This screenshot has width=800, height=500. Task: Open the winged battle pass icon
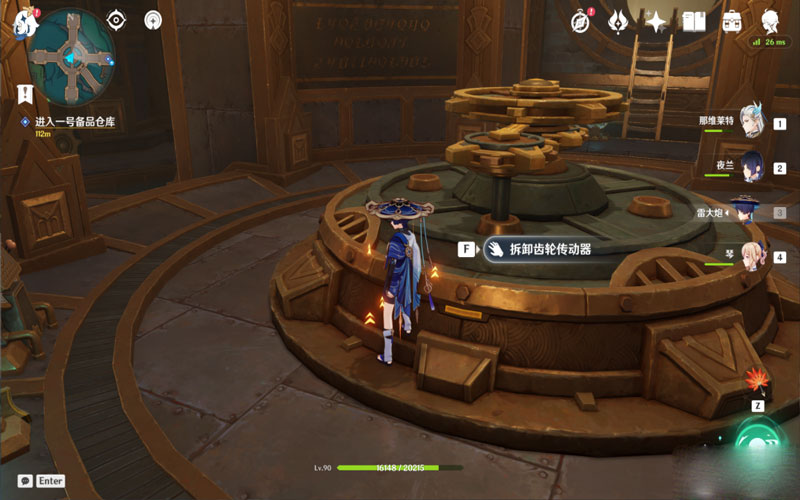[x=618, y=21]
